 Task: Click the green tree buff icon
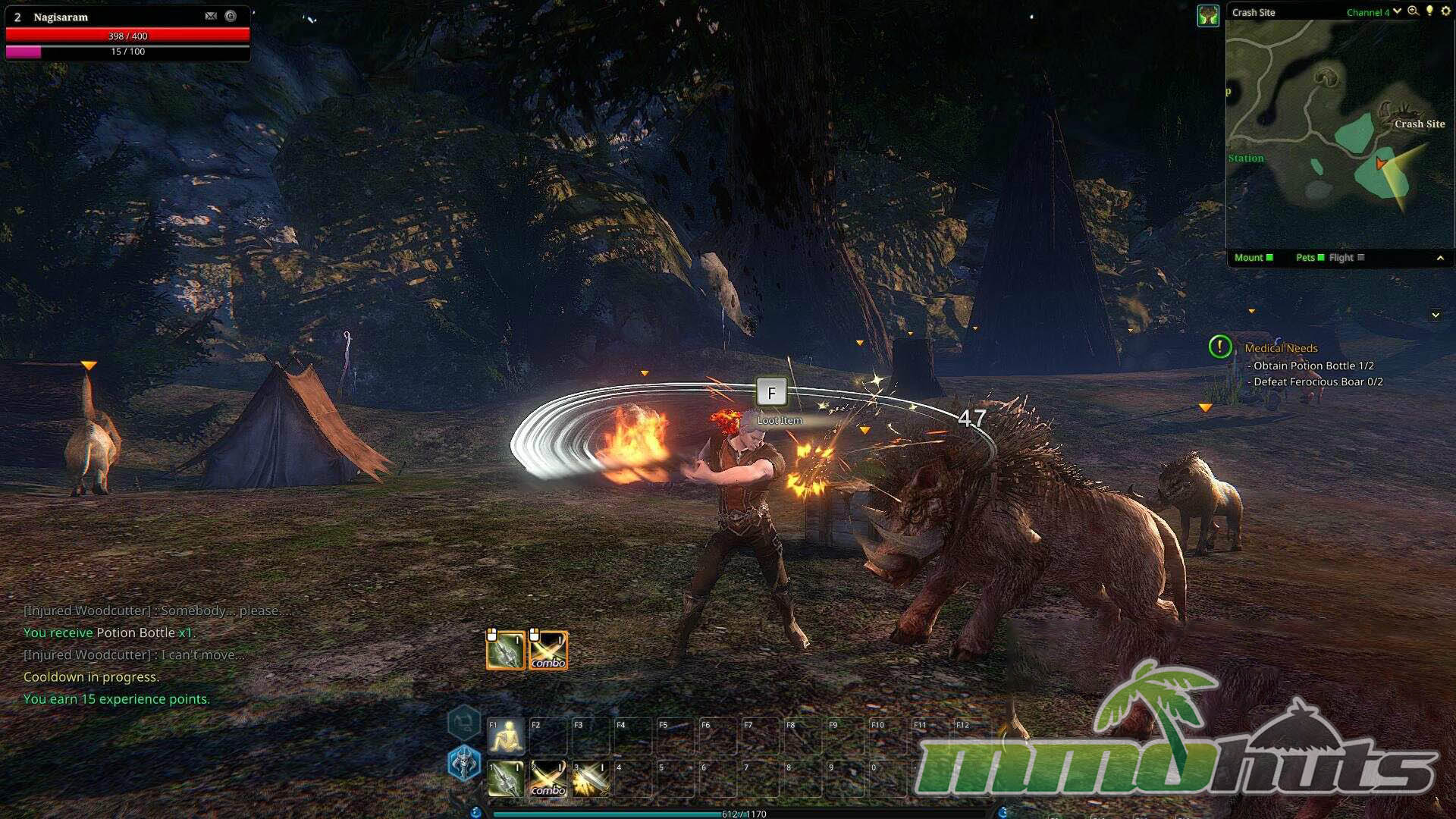[x=1208, y=15]
